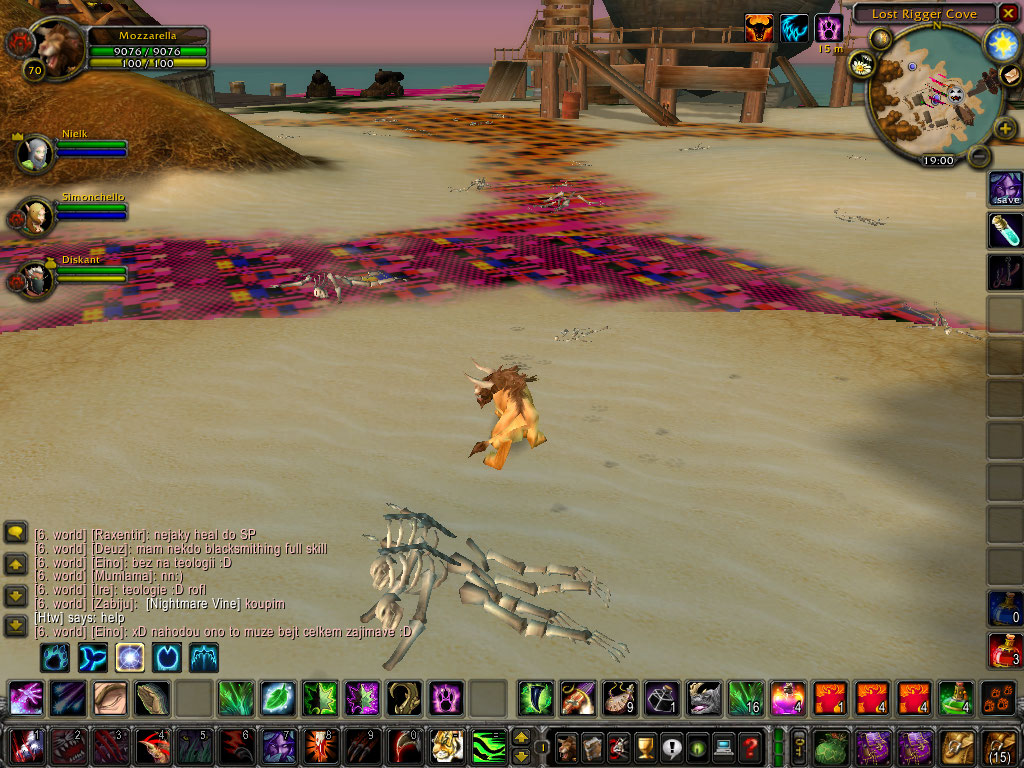Zoom out the minimap with minus button

(x=980, y=156)
